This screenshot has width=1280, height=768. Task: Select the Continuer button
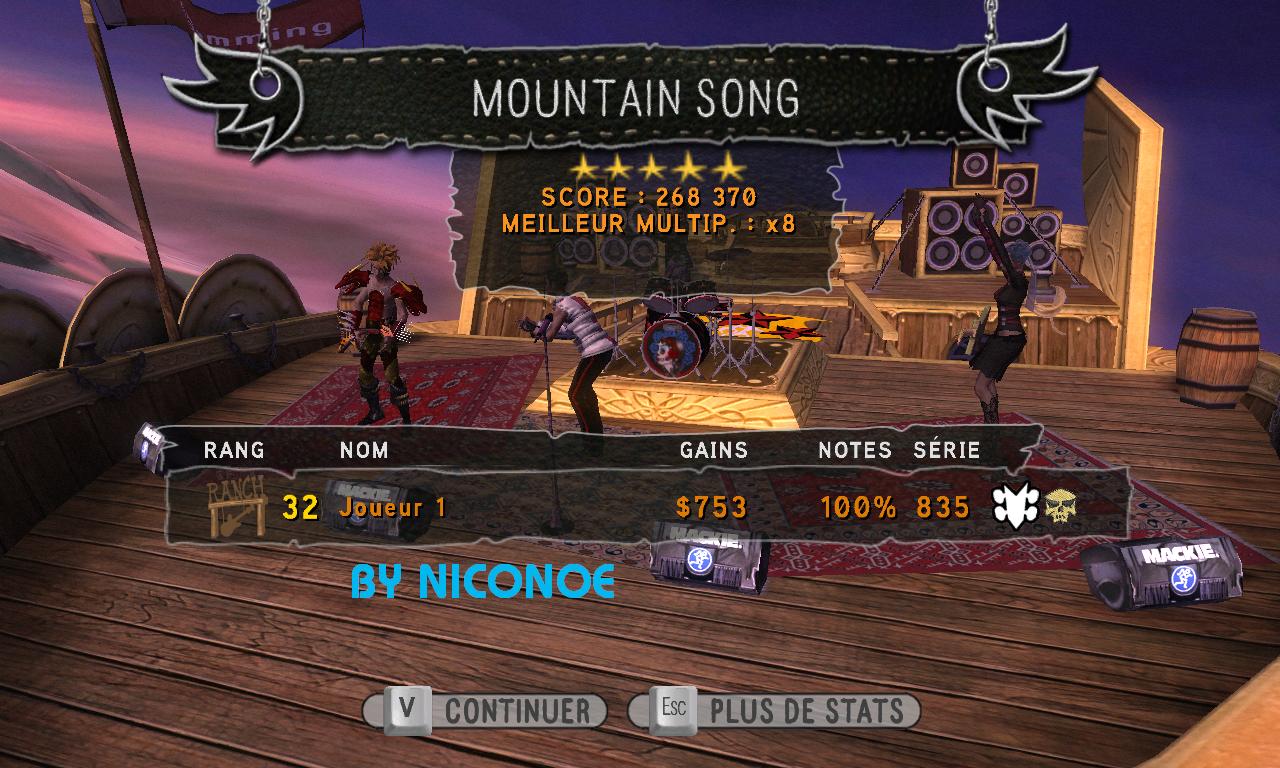tap(486, 711)
